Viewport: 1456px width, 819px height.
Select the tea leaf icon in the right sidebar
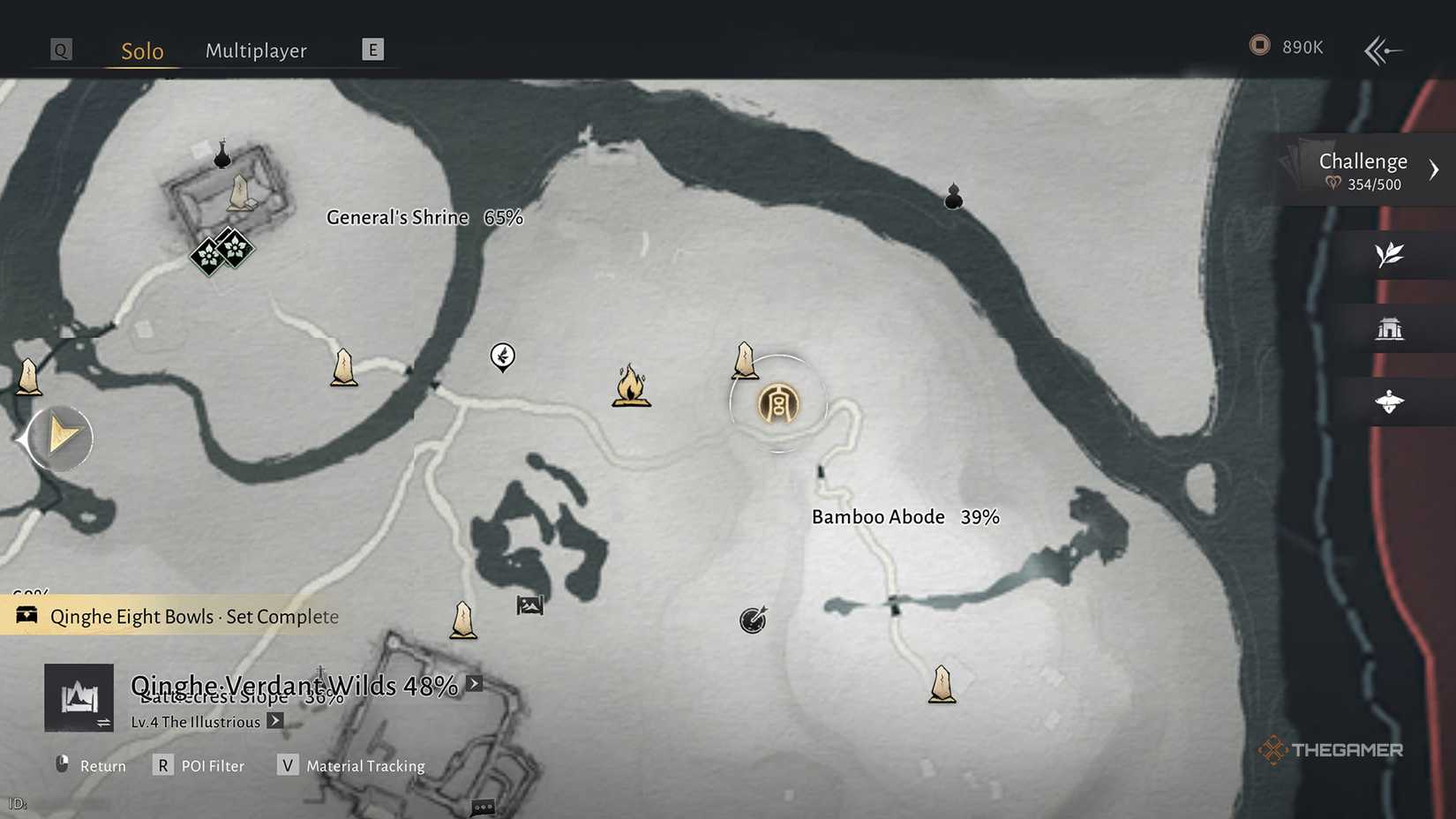click(x=1389, y=256)
